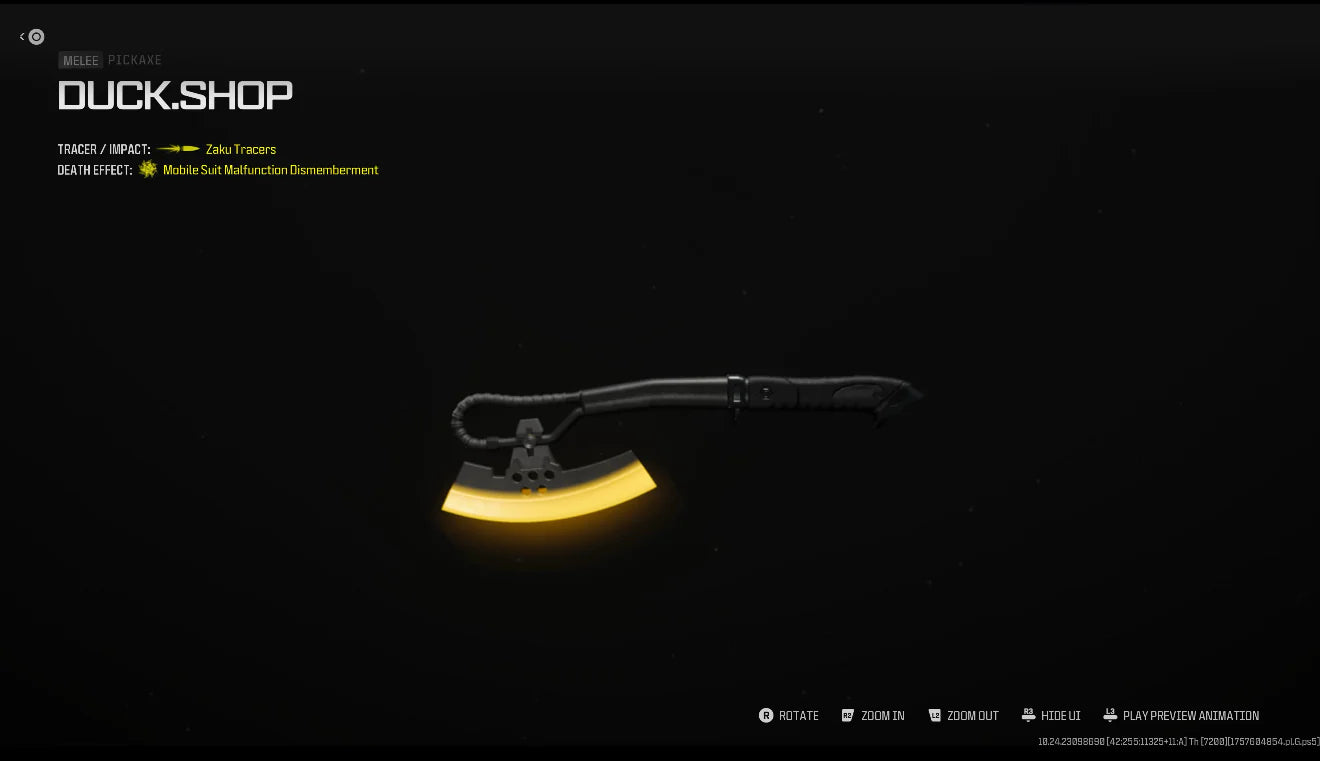Click the L2 Zoom Out icon
Viewport: 1320px width, 761px height.
(936, 715)
